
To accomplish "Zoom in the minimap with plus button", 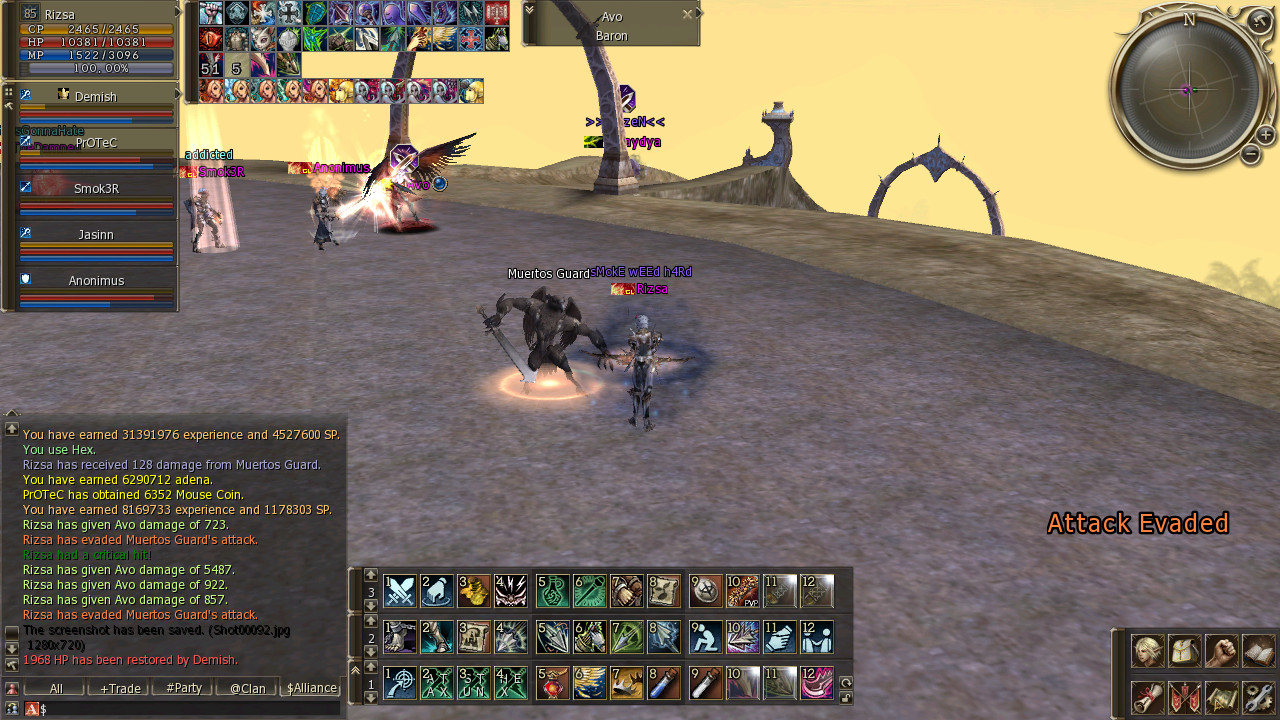I will point(1265,135).
